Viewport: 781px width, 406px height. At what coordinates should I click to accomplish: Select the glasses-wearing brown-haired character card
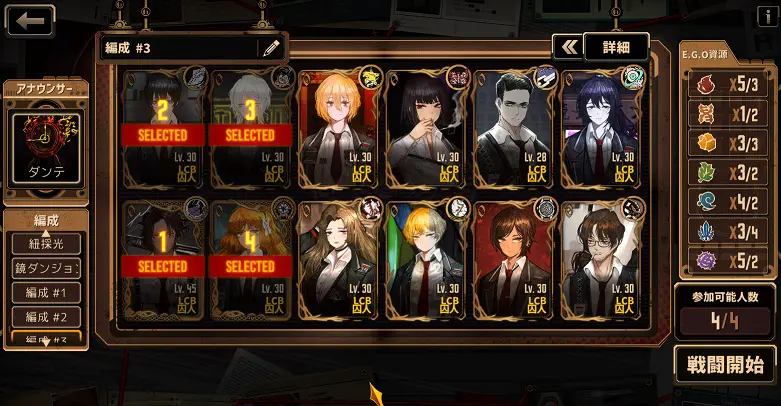coord(600,260)
